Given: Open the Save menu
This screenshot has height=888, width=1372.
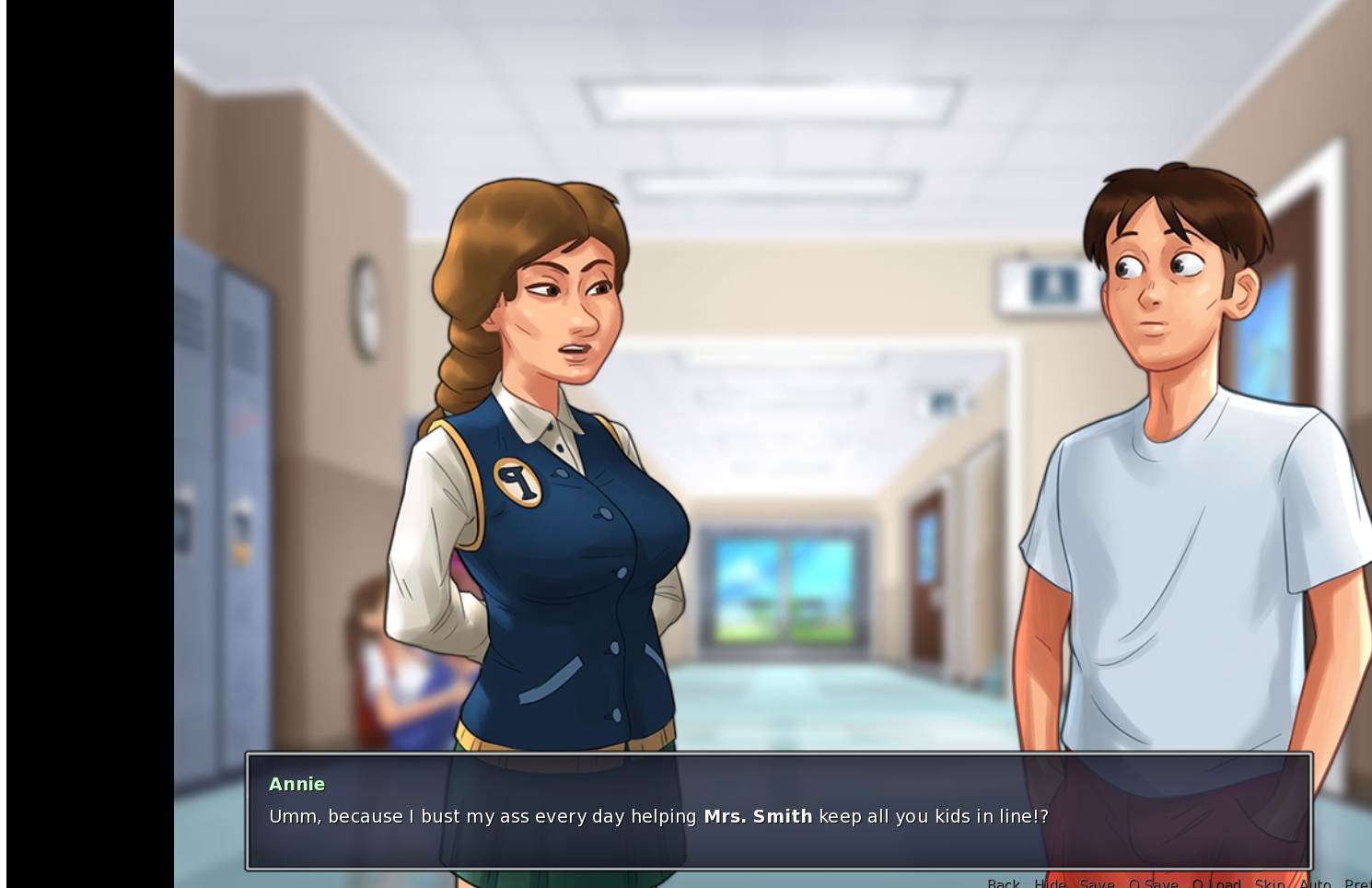Looking at the screenshot, I should tap(1097, 882).
